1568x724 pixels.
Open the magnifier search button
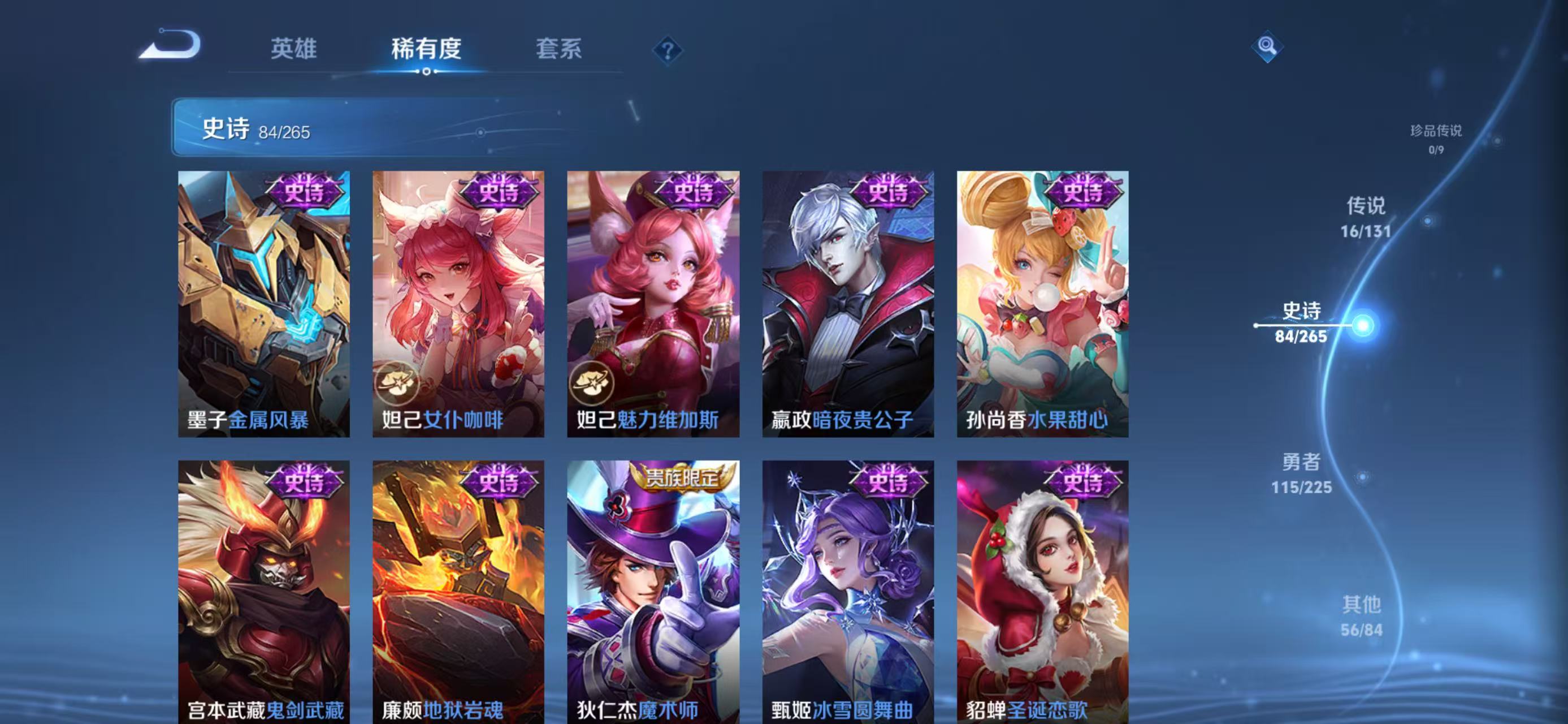1267,46
